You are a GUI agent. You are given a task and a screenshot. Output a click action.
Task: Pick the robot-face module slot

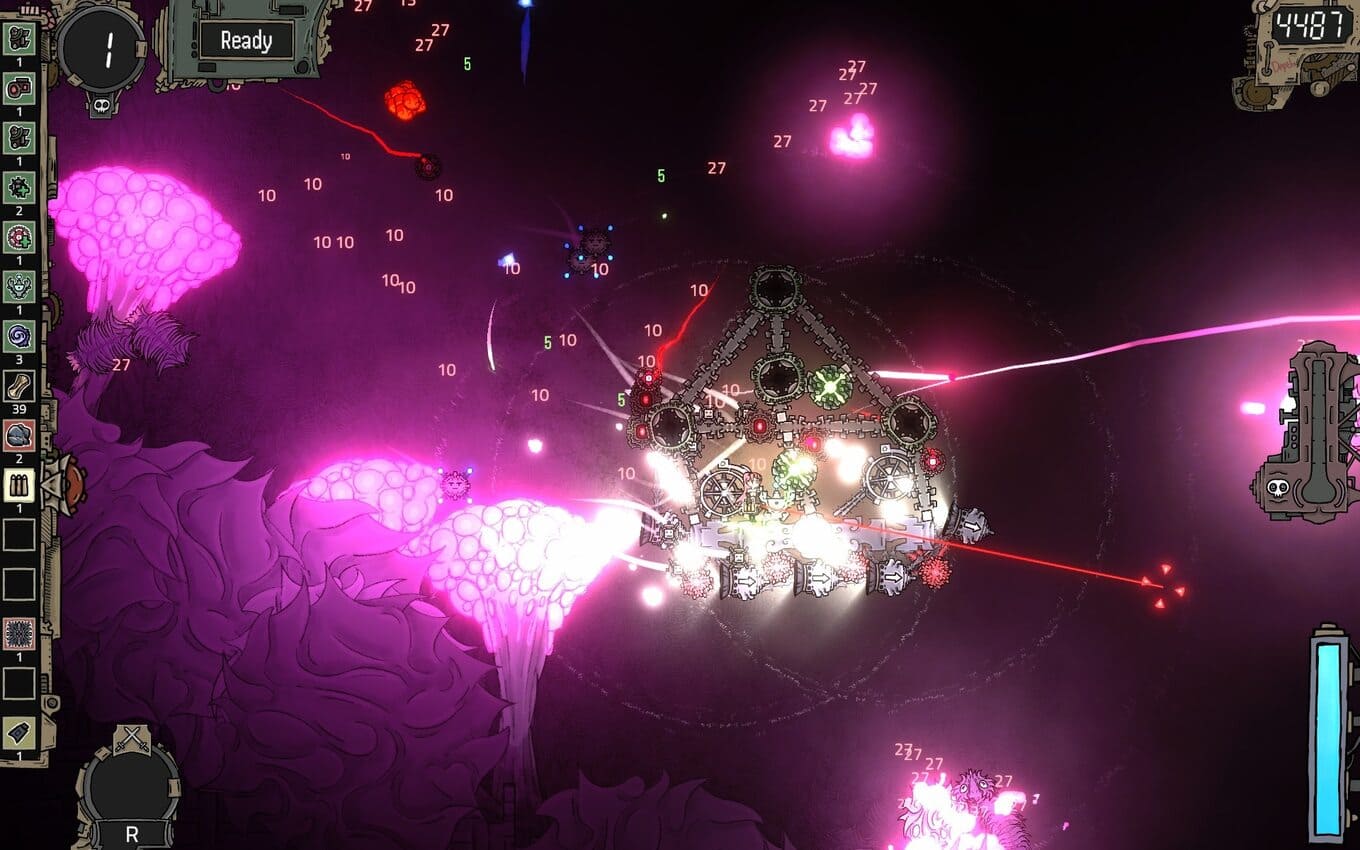[x=19, y=287]
